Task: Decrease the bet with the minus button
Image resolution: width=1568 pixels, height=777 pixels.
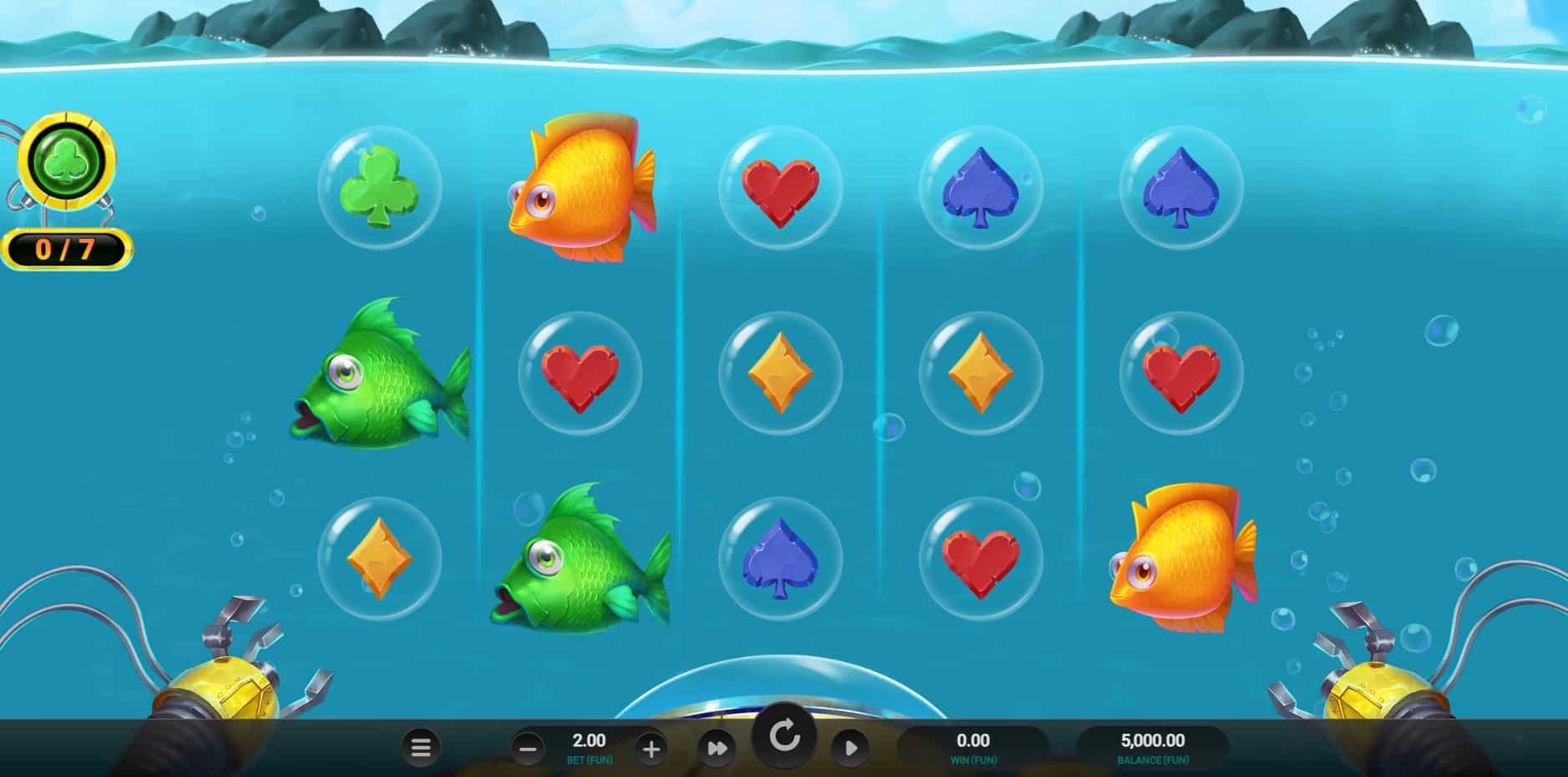Action: coord(528,749)
